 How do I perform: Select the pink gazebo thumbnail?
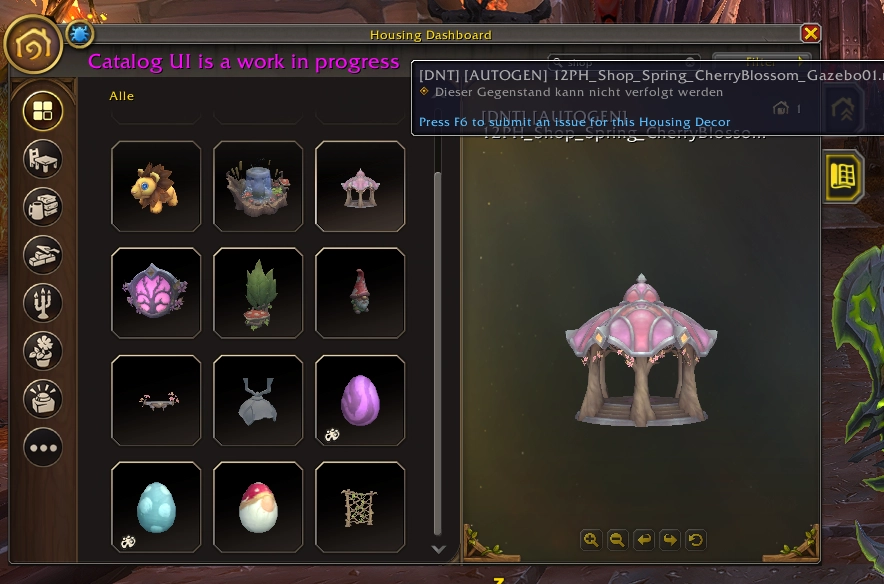pos(360,186)
